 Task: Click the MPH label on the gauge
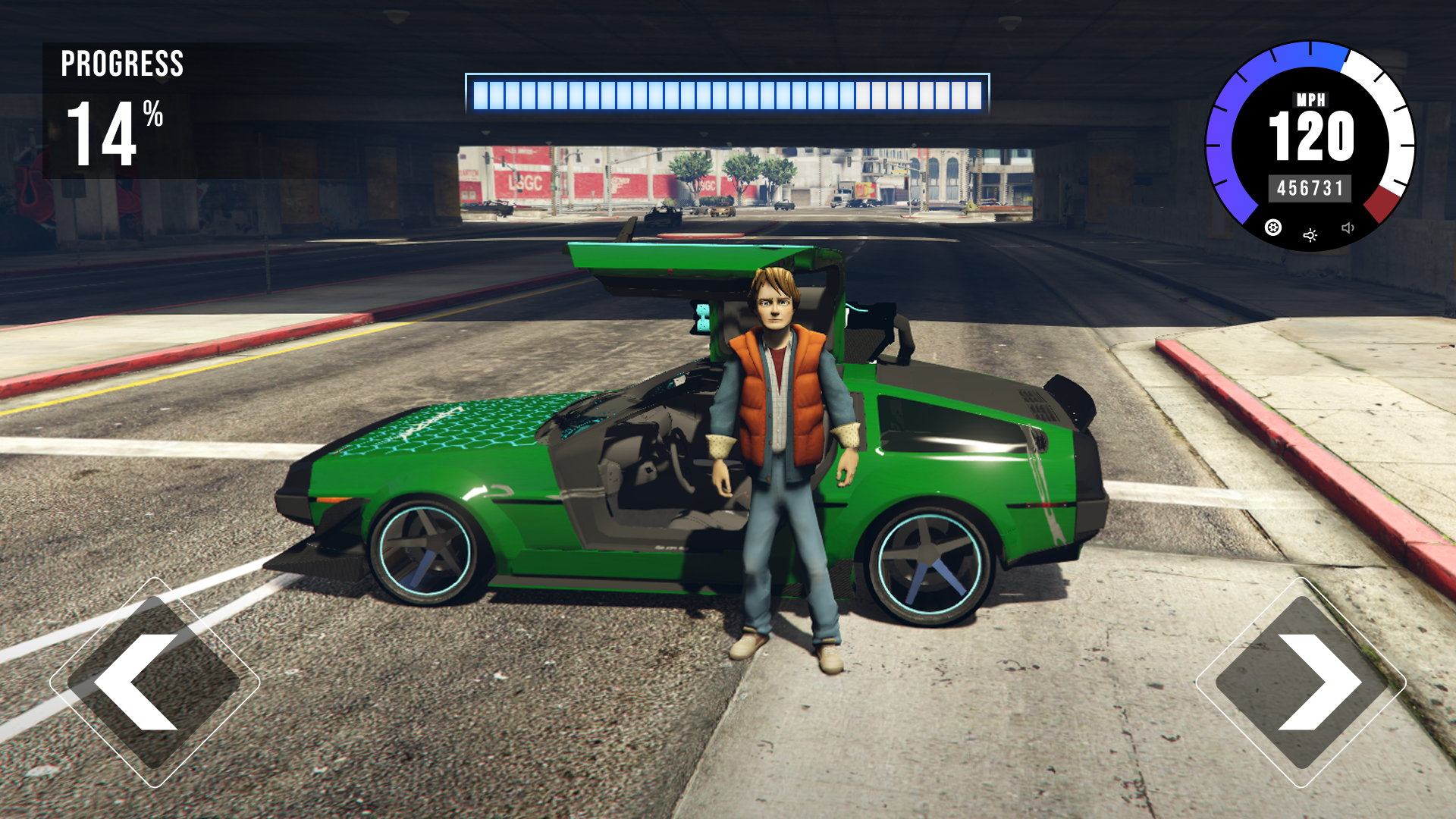click(x=1311, y=100)
